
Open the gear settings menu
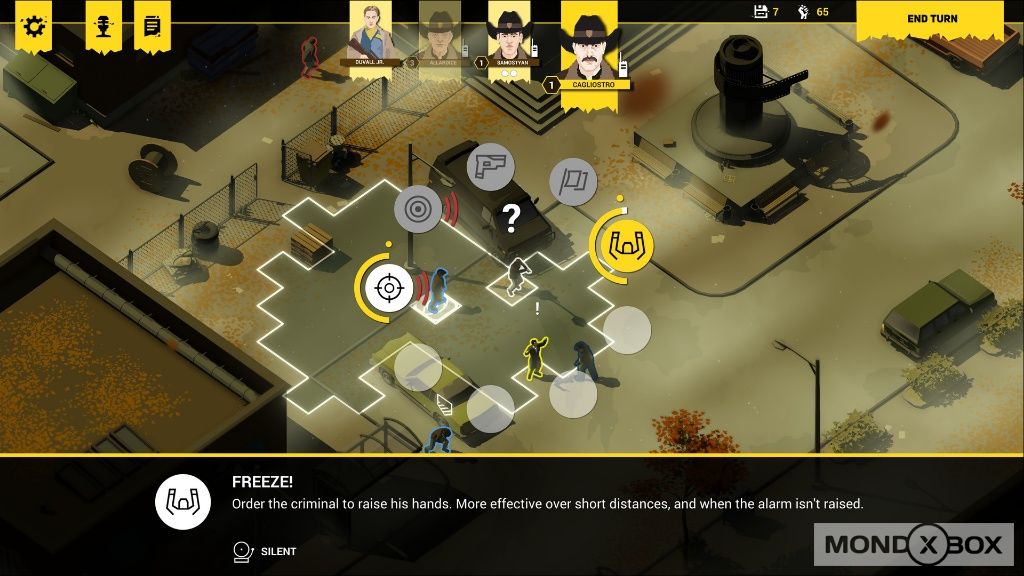[x=34, y=26]
